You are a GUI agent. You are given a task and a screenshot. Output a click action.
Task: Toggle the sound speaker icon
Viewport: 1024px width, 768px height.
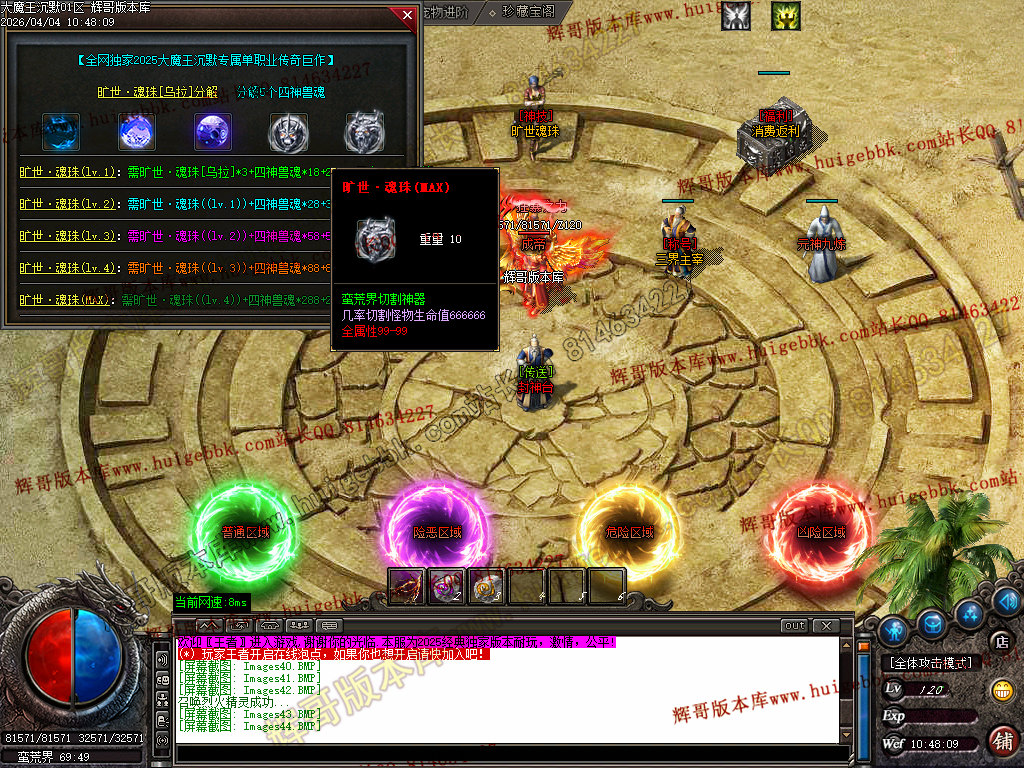click(1007, 601)
